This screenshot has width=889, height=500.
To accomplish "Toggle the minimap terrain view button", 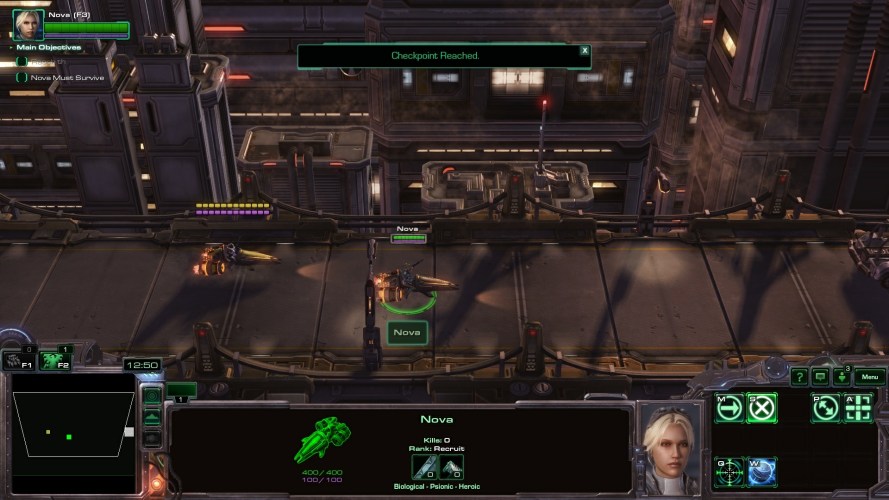I will click(x=152, y=416).
